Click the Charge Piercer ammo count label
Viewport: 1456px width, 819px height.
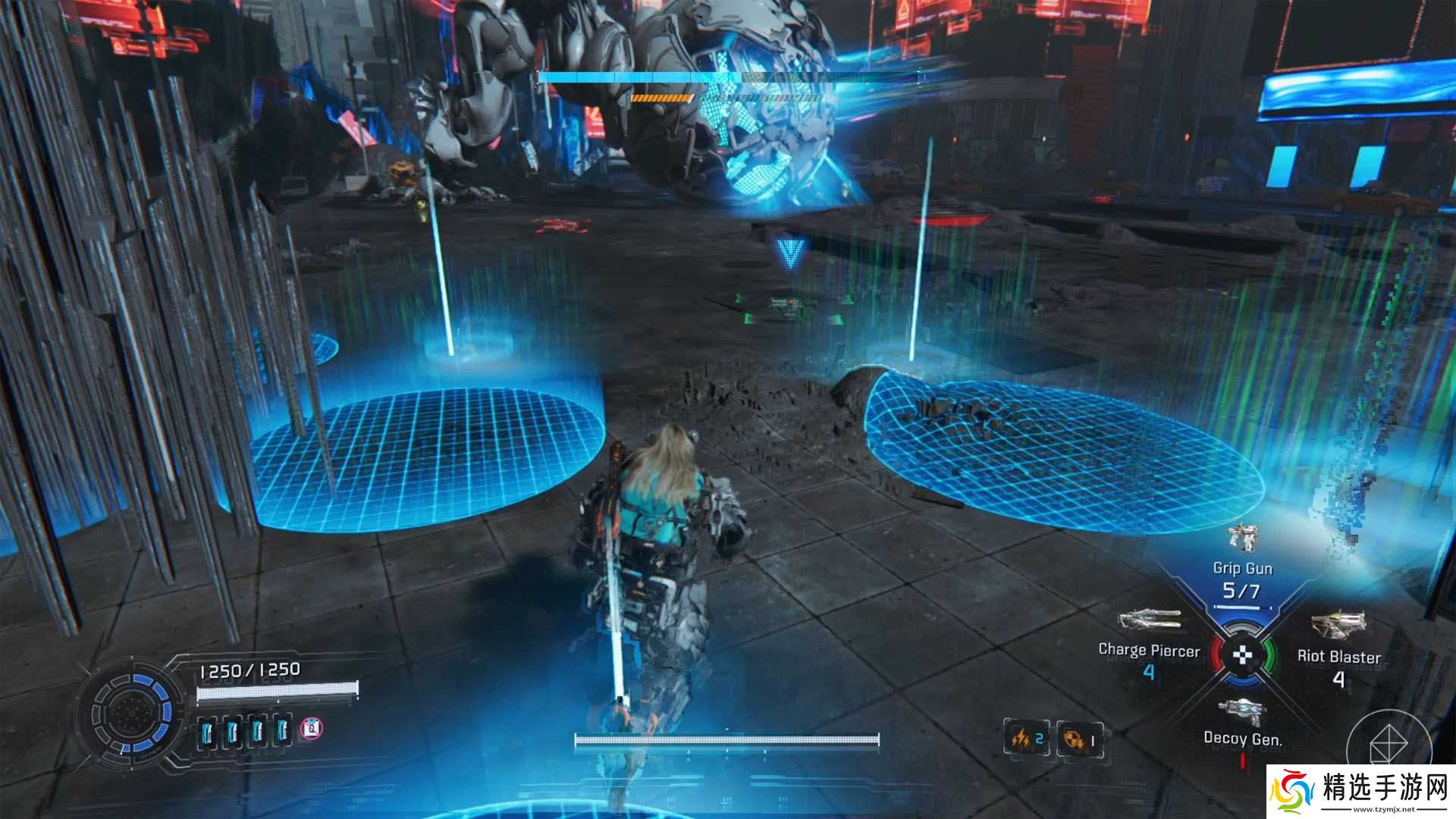pyautogui.click(x=1149, y=670)
